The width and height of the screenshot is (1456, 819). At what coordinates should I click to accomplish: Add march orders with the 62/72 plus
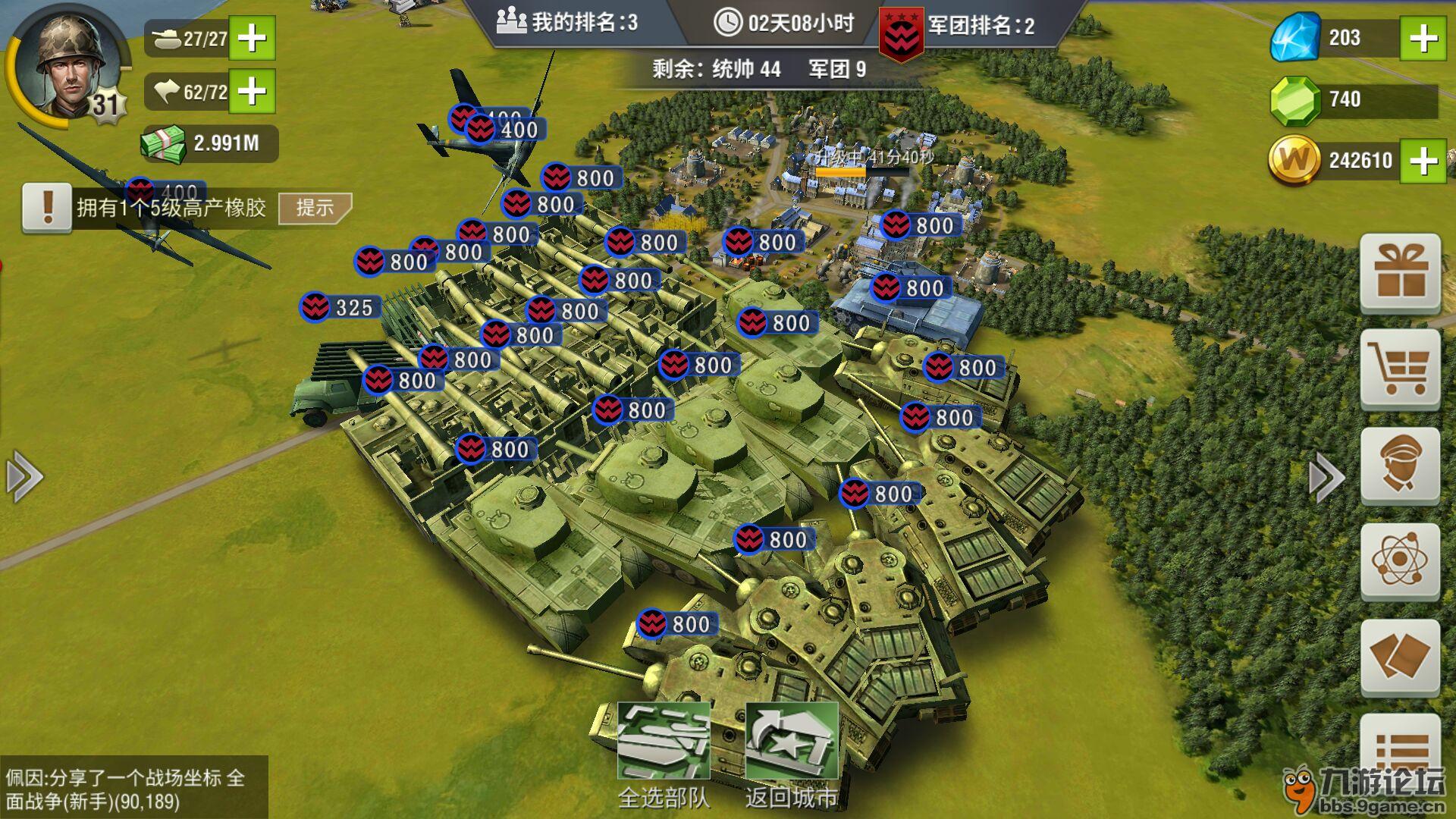pos(252,92)
